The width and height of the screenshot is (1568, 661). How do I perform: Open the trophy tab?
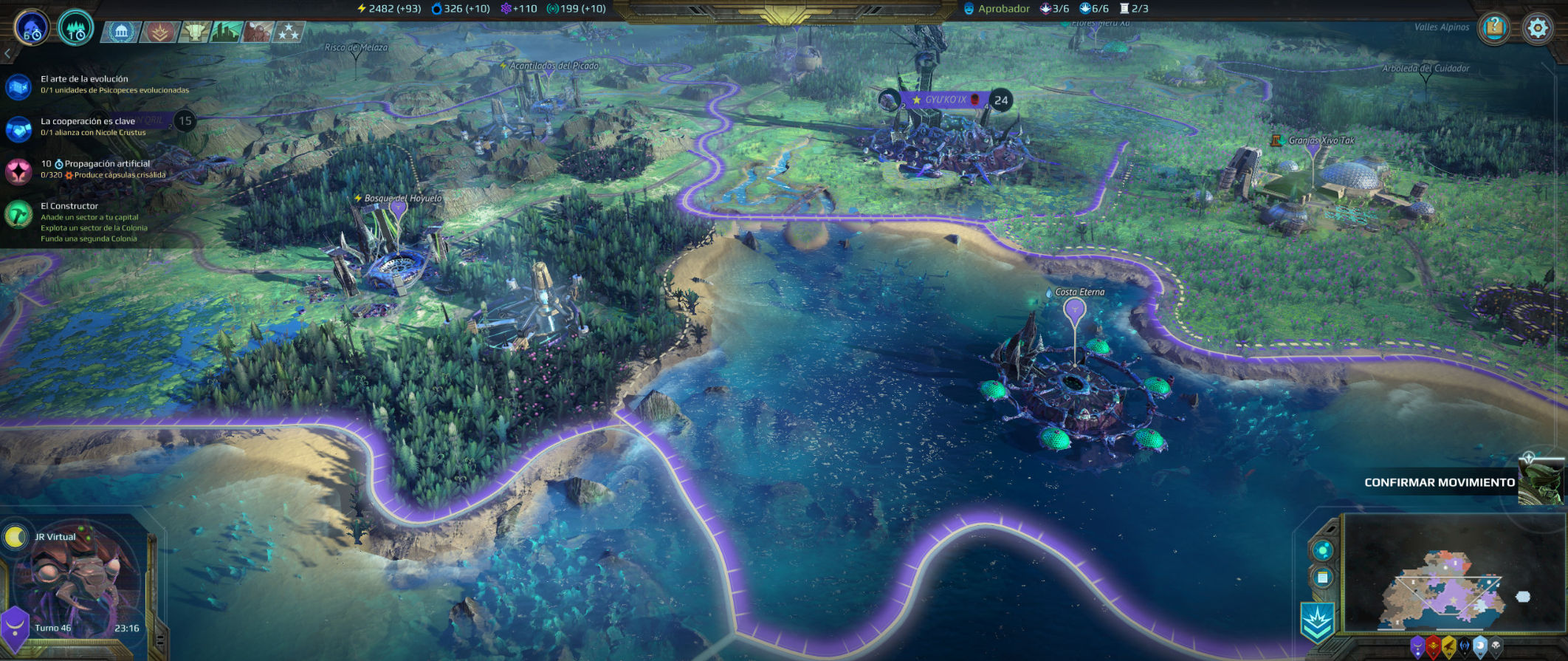tap(195, 32)
